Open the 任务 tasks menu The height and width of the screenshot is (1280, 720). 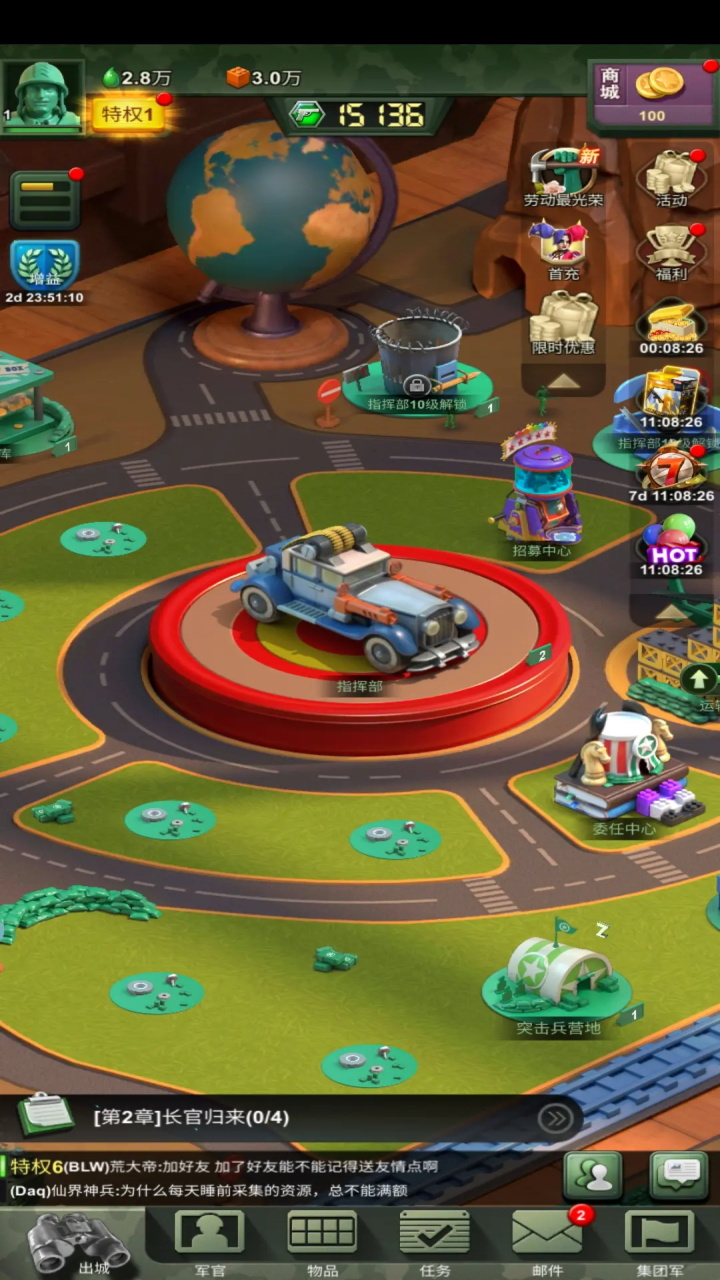[x=435, y=1240]
